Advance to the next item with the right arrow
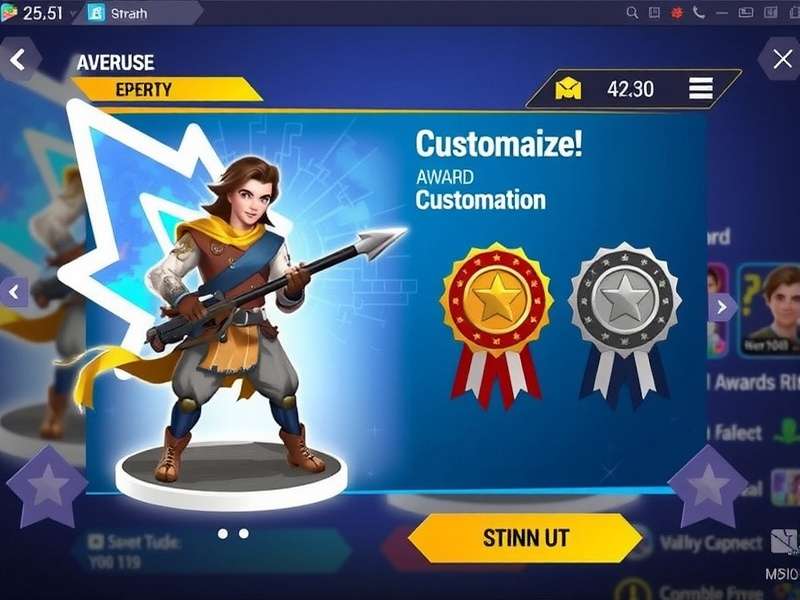The image size is (800, 600). [x=722, y=307]
